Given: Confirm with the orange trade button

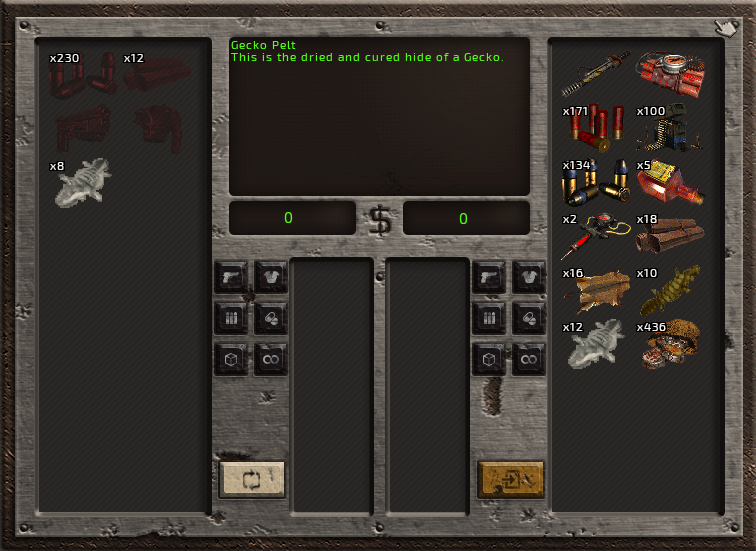Looking at the screenshot, I should point(511,479).
